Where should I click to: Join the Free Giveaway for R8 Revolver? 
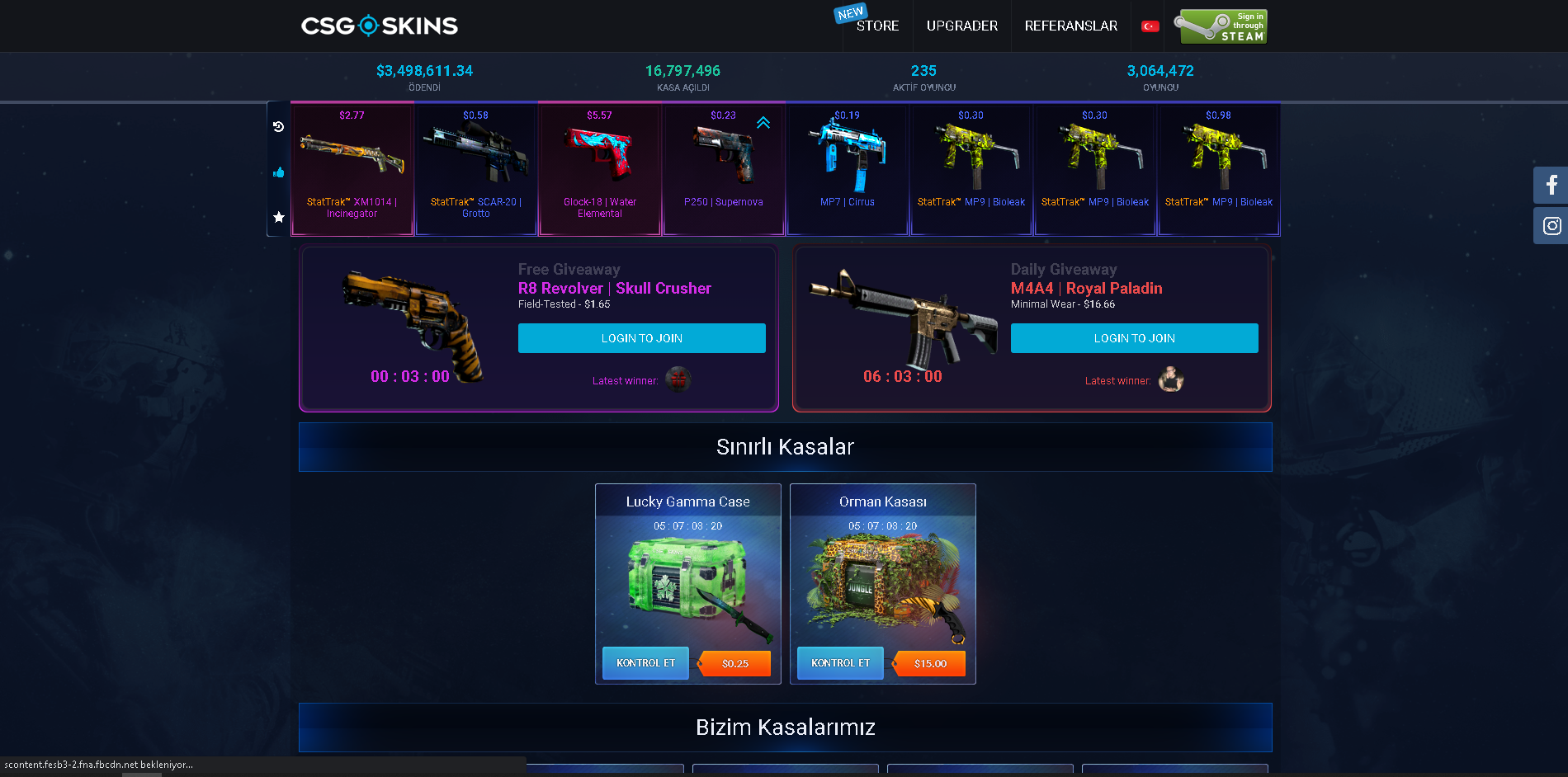point(641,338)
